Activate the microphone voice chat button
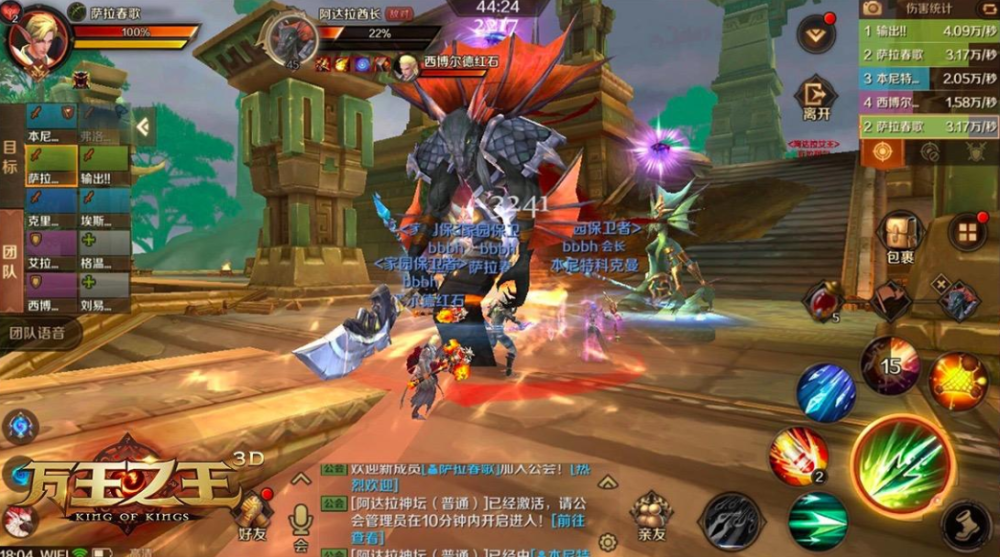1000x557 pixels. [300, 519]
